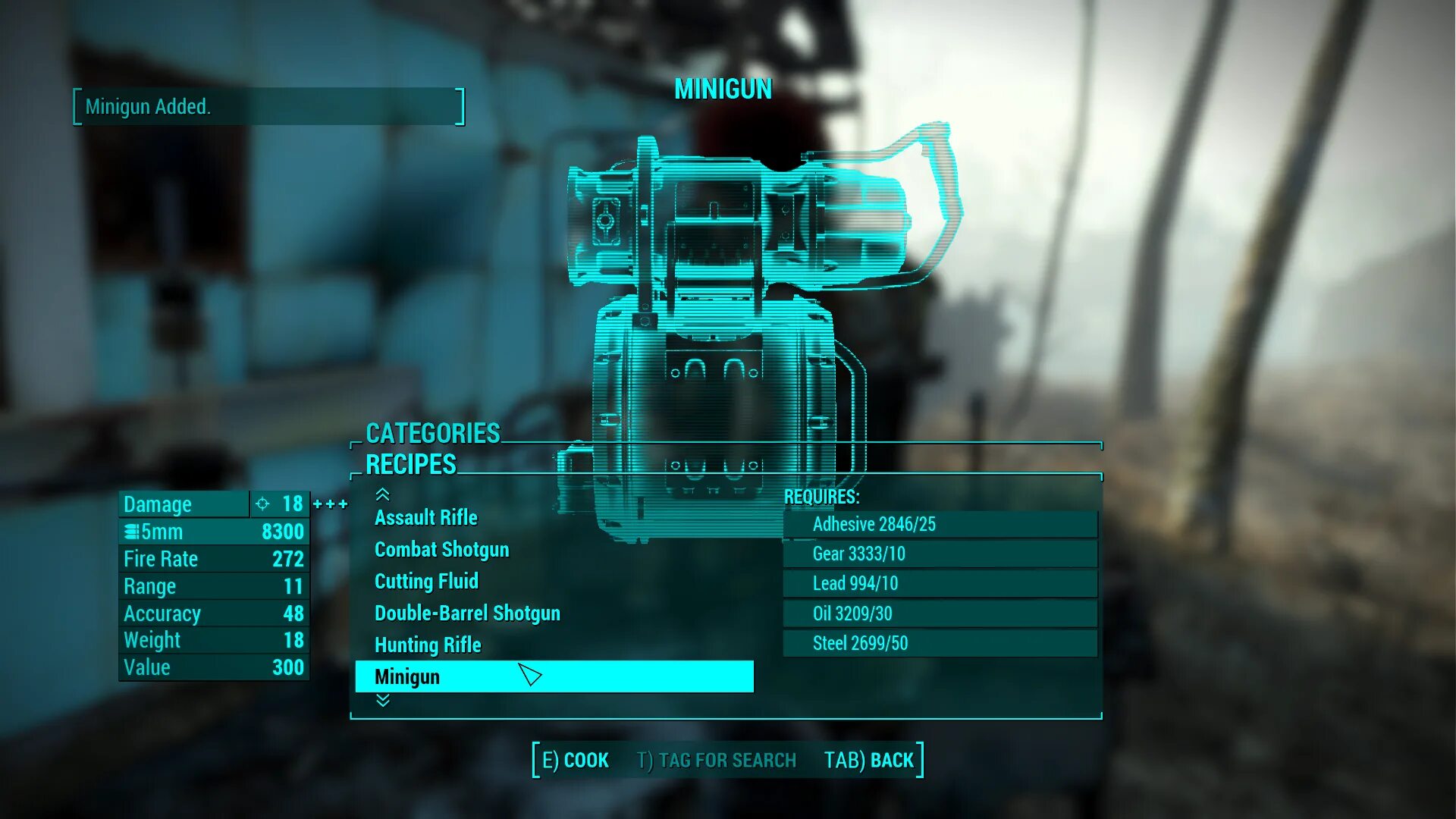The height and width of the screenshot is (819, 1456).
Task: Select the Lead requirement row
Action: coord(940,583)
